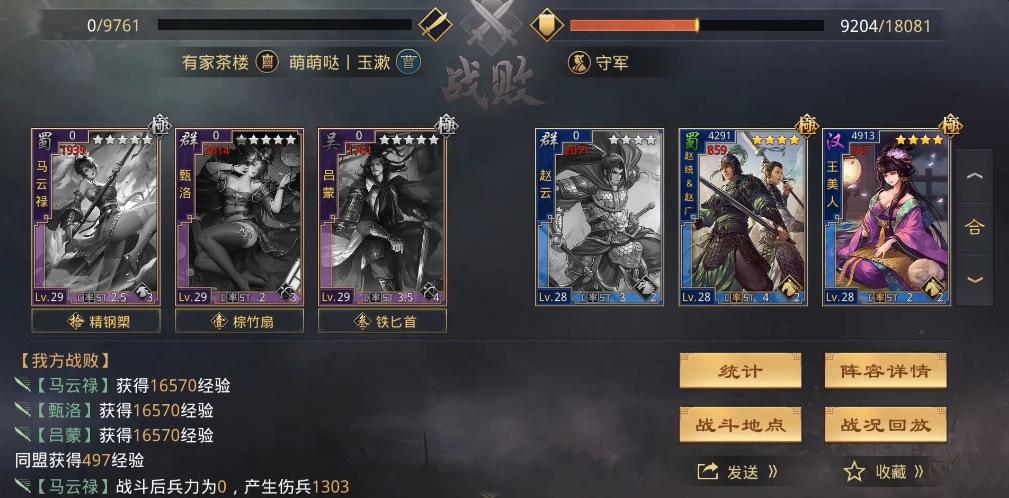Inspect the 精钢槊 equipment

pyautogui.click(x=96, y=321)
